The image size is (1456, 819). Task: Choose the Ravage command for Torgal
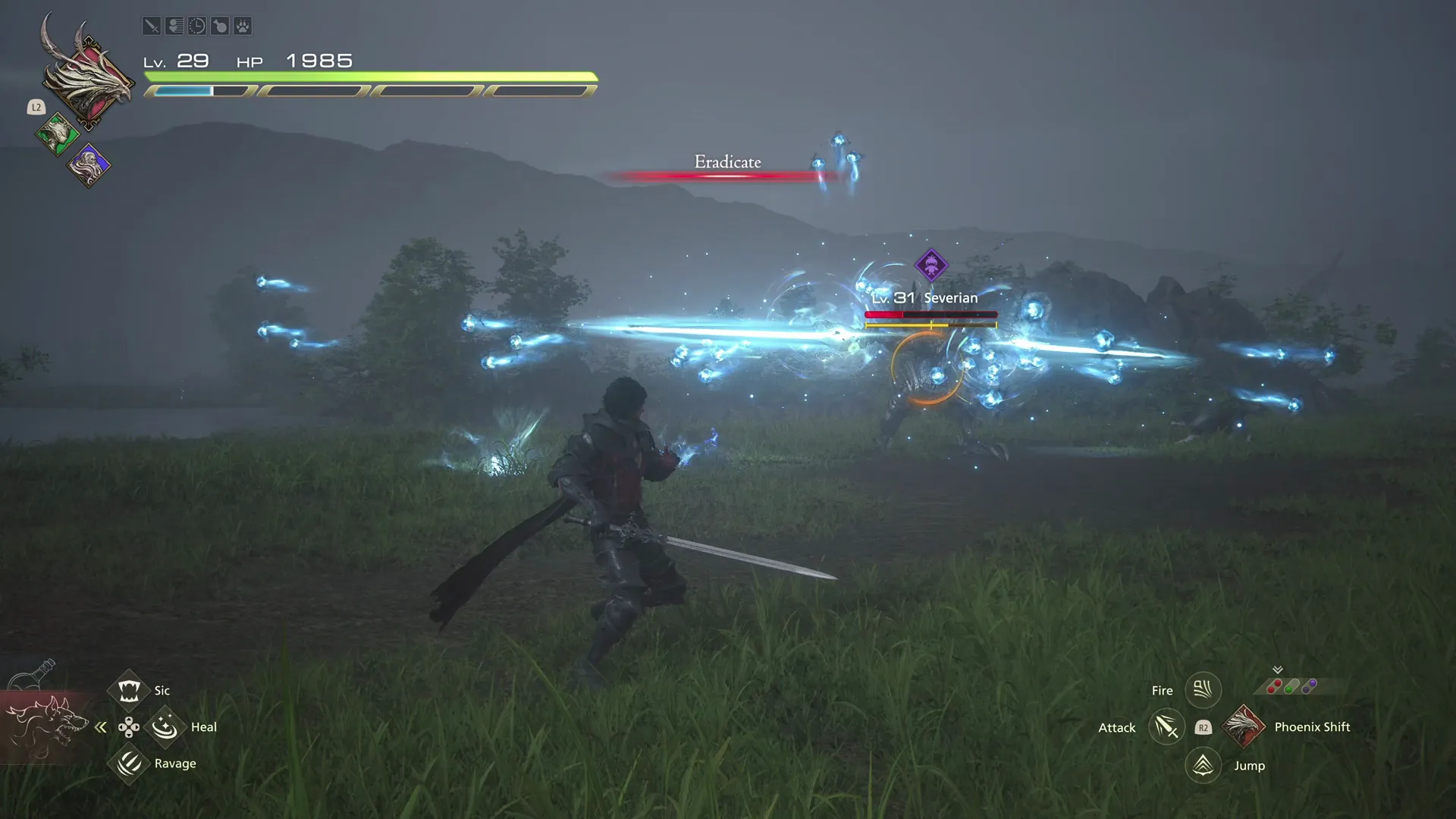coord(129,764)
